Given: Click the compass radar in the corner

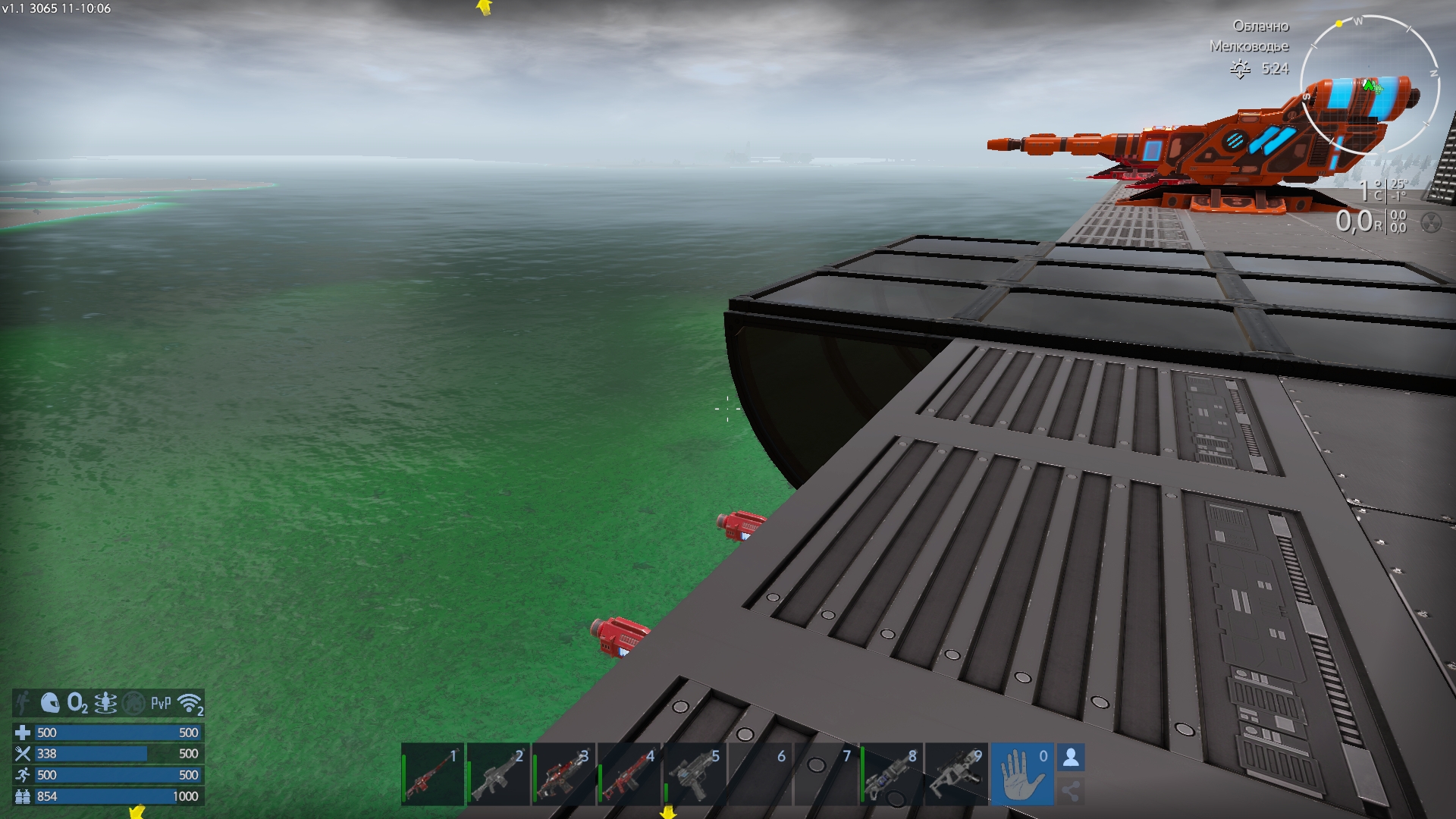Looking at the screenshot, I should point(1370,85).
